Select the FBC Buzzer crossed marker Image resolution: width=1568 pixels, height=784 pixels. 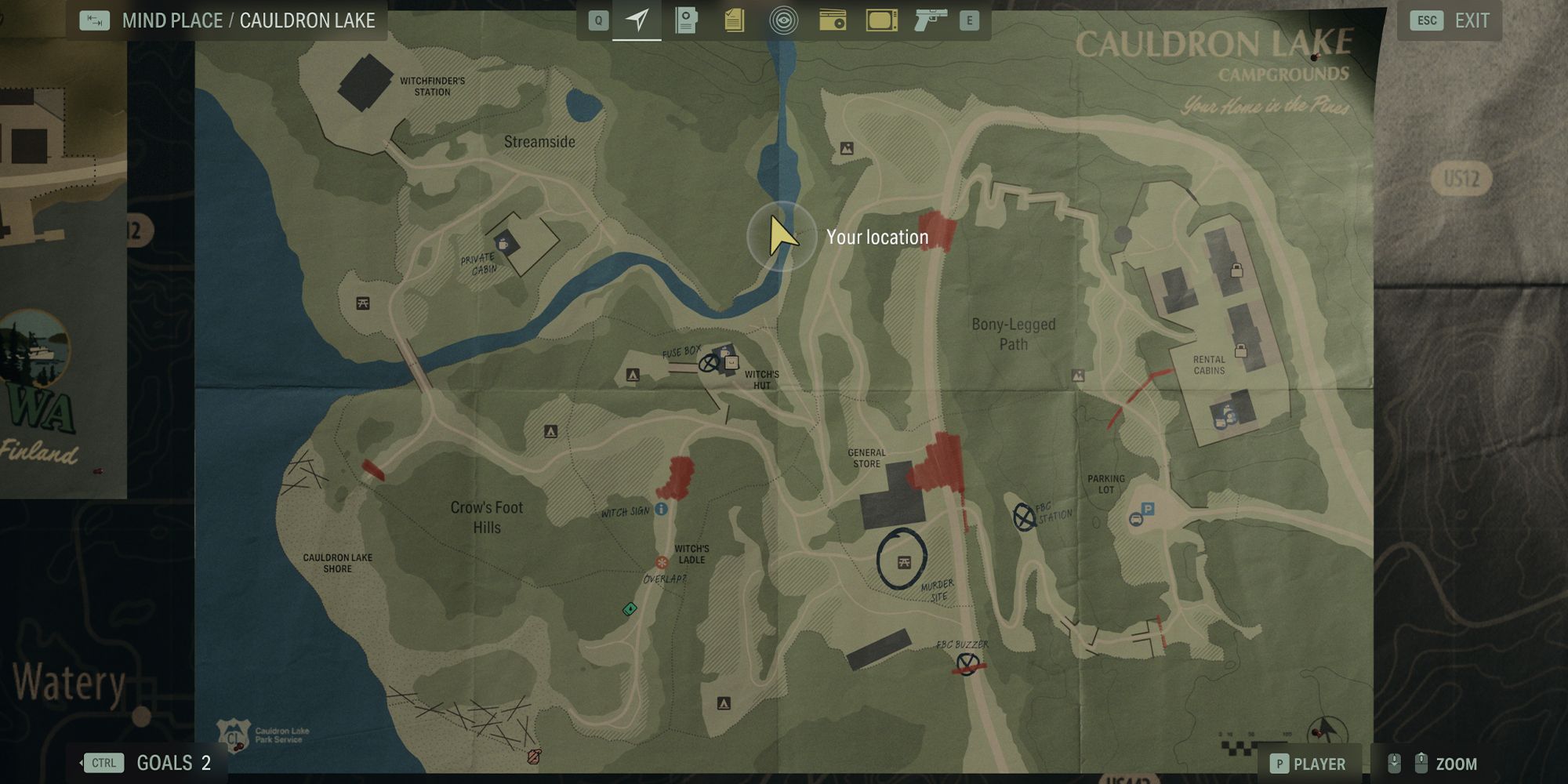tap(968, 663)
